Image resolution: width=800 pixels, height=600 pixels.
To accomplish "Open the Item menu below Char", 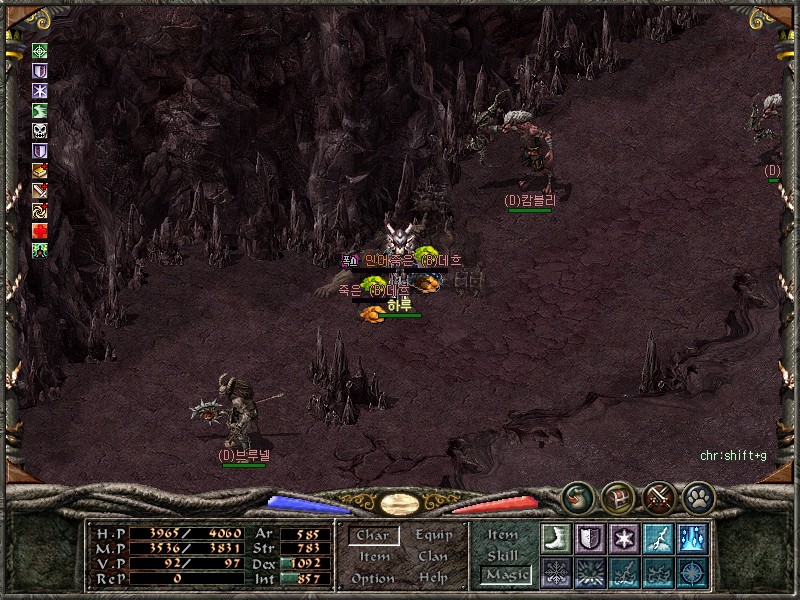I will click(x=374, y=557).
